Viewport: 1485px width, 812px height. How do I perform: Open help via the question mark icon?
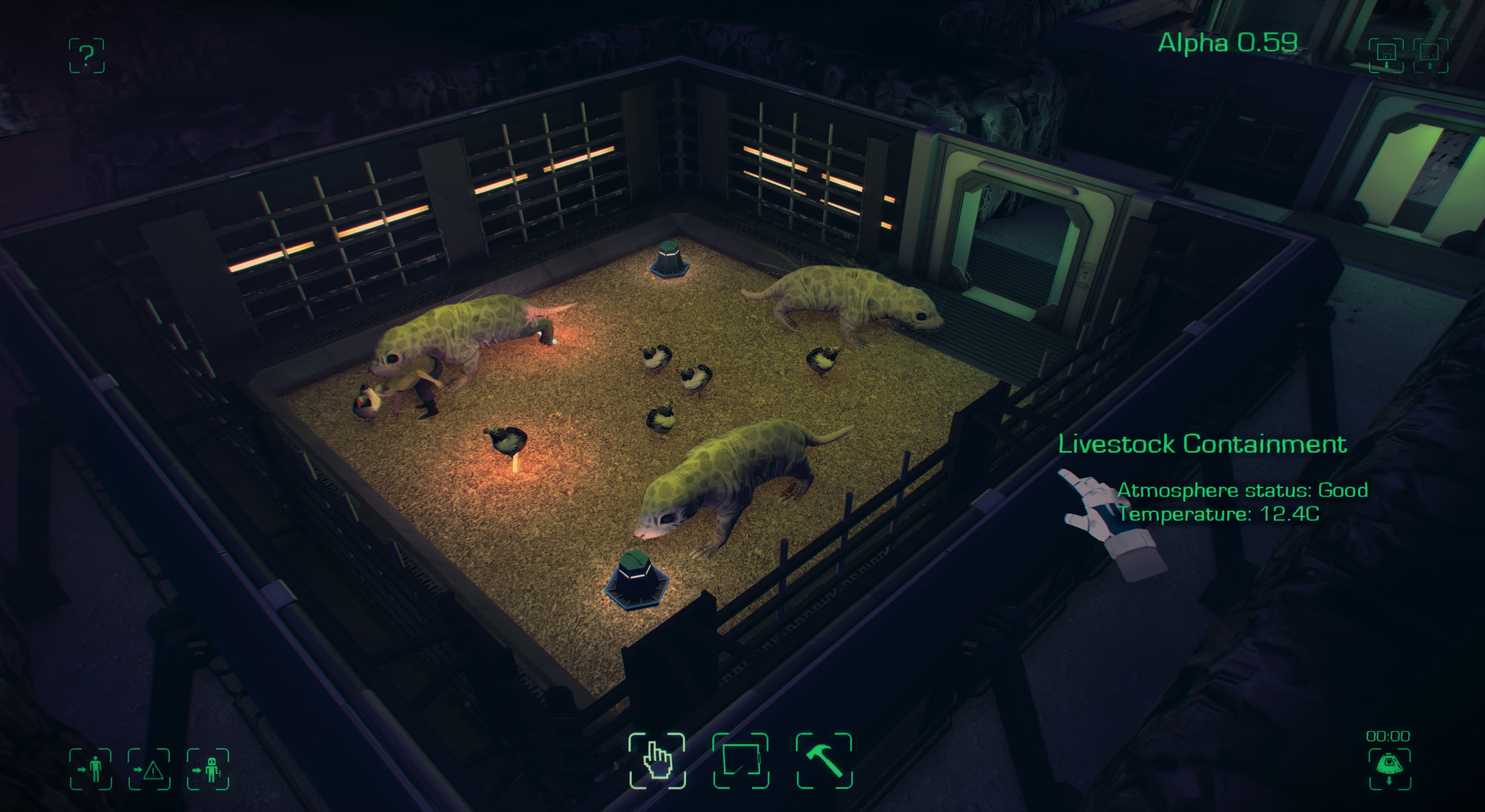(87, 56)
